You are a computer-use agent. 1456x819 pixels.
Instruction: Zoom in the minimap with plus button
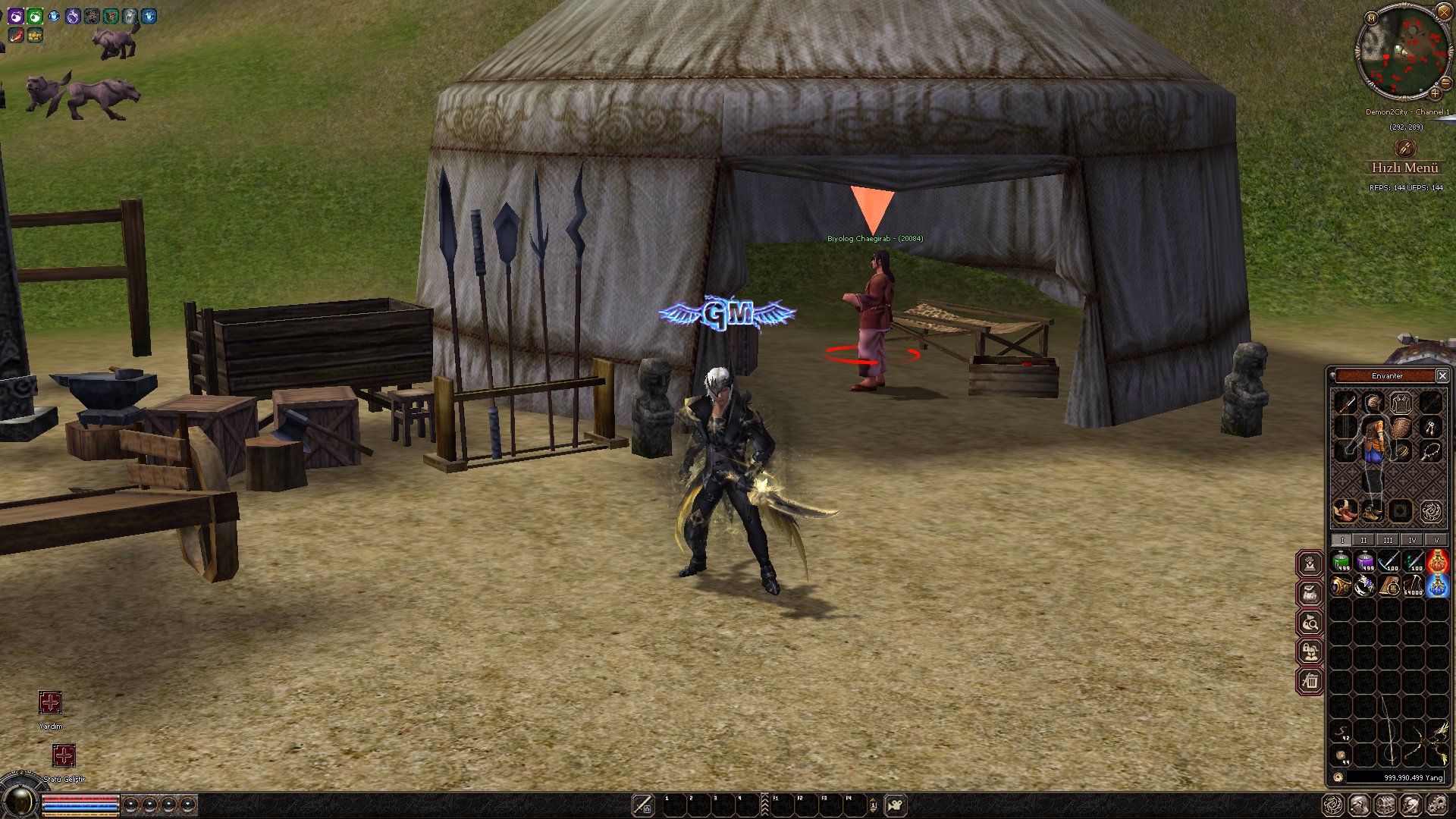pyautogui.click(x=1435, y=93)
